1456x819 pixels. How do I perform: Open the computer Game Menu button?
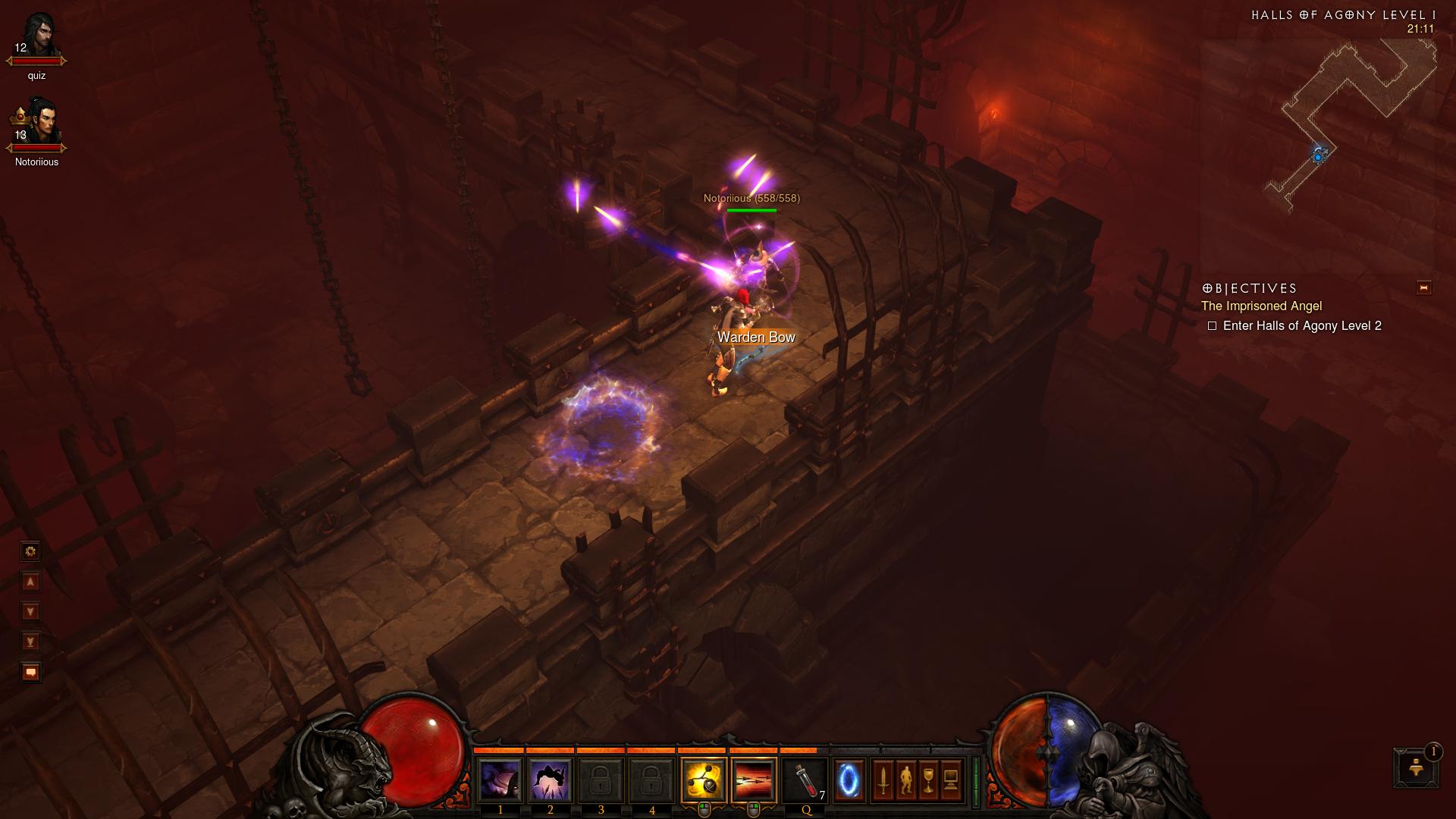coord(951,780)
